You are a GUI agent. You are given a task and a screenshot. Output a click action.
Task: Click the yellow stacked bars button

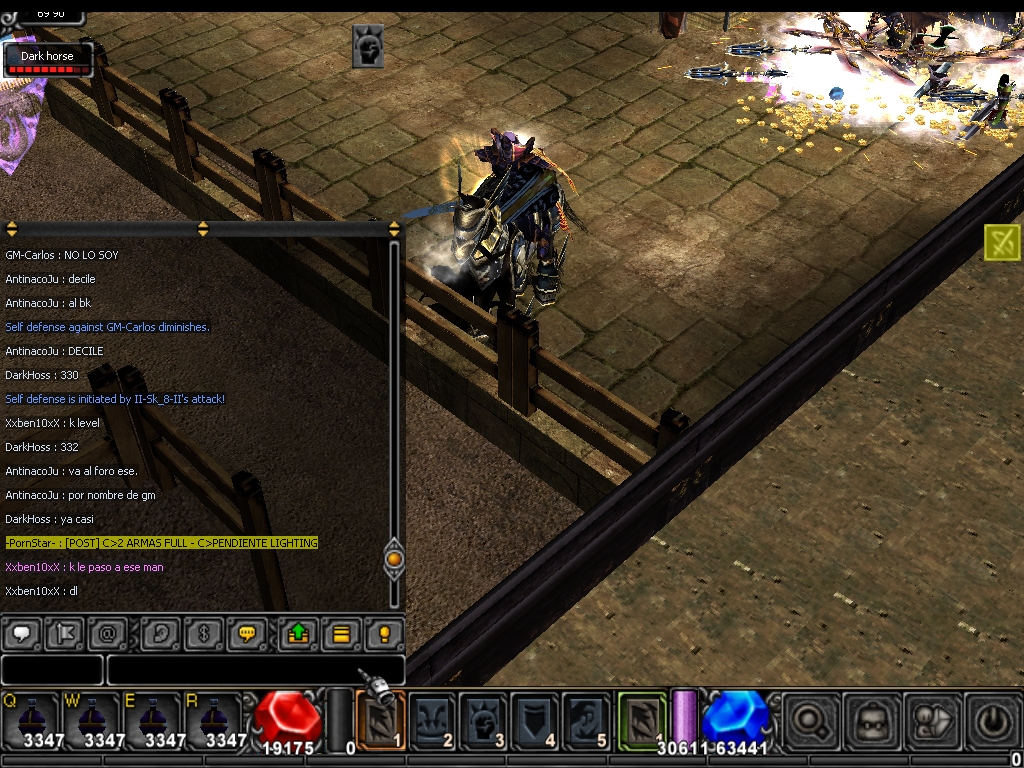tap(340, 634)
